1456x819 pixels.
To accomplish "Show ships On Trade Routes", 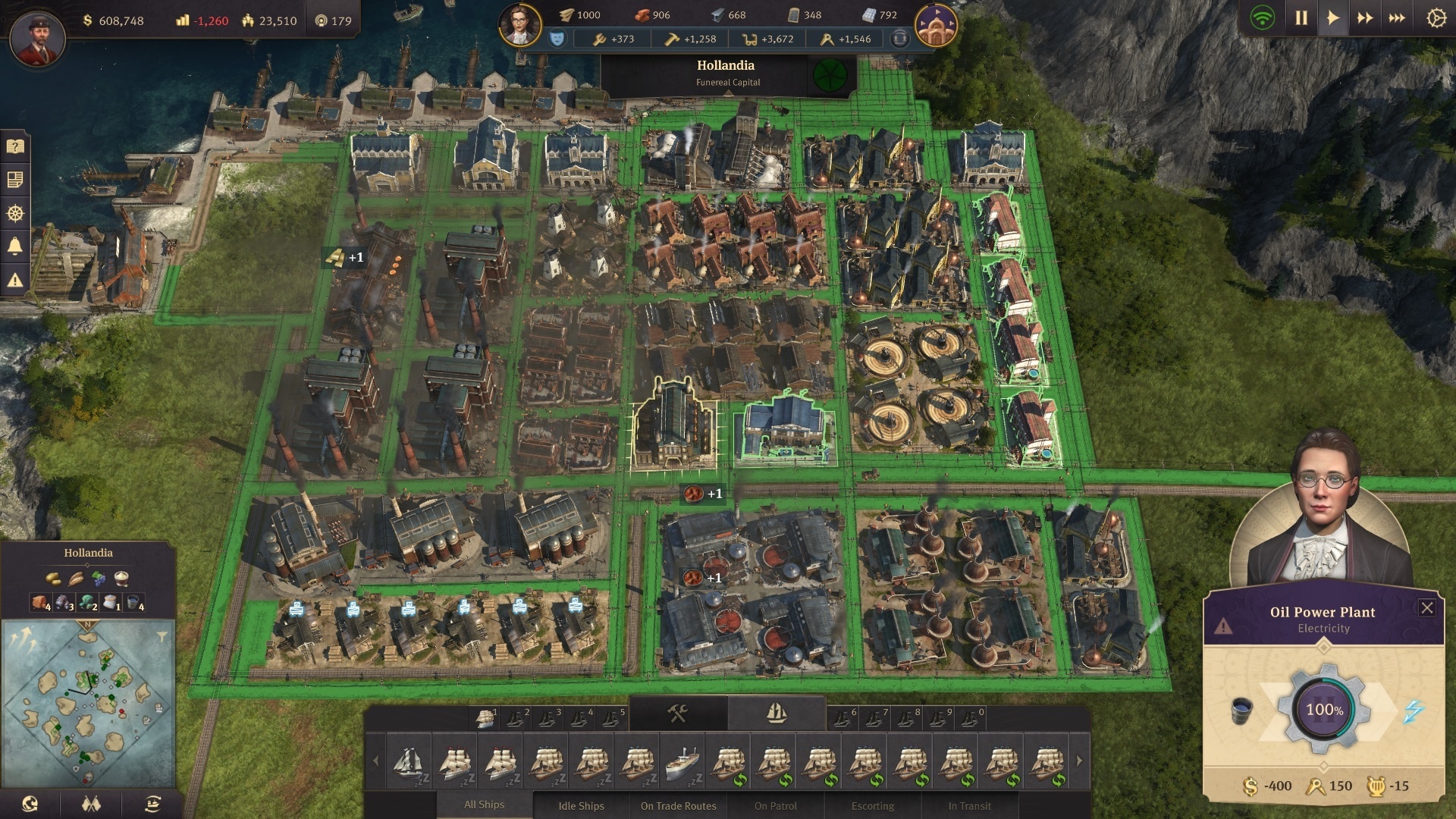I will [678, 805].
